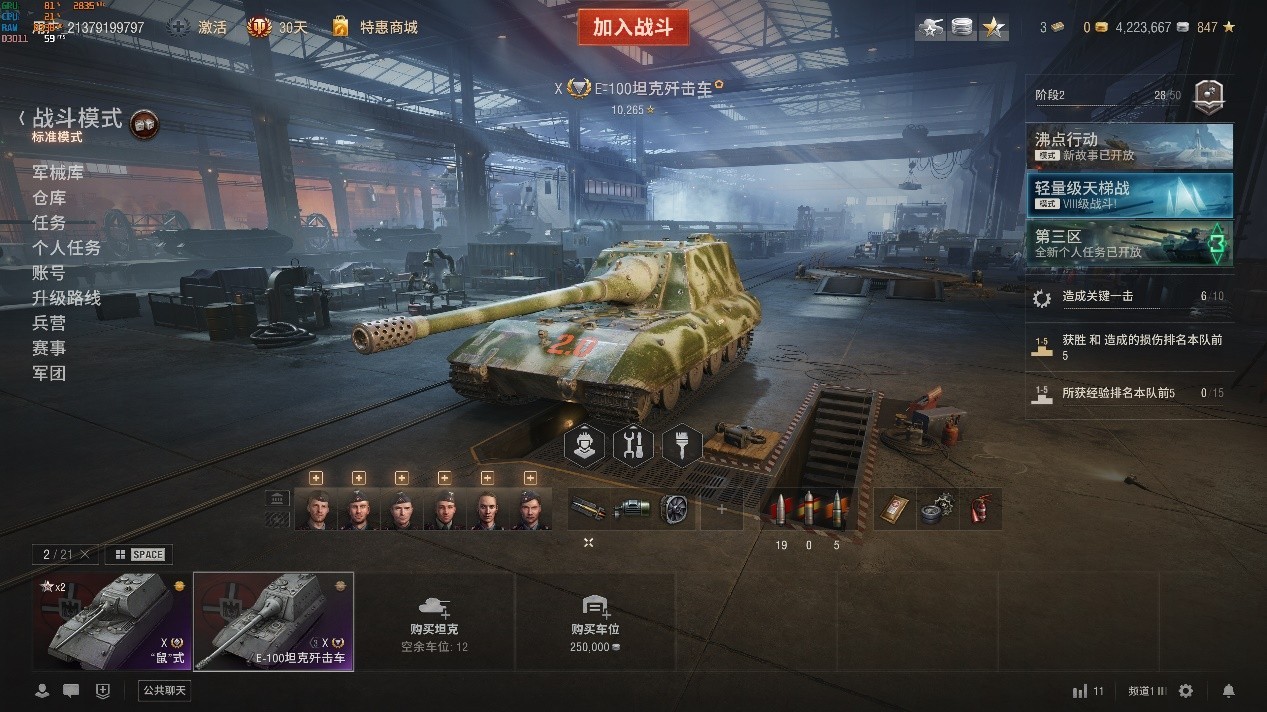Viewport: 1267px width, 712px height.
Task: Open the 军团 clan menu
Action: tap(49, 373)
